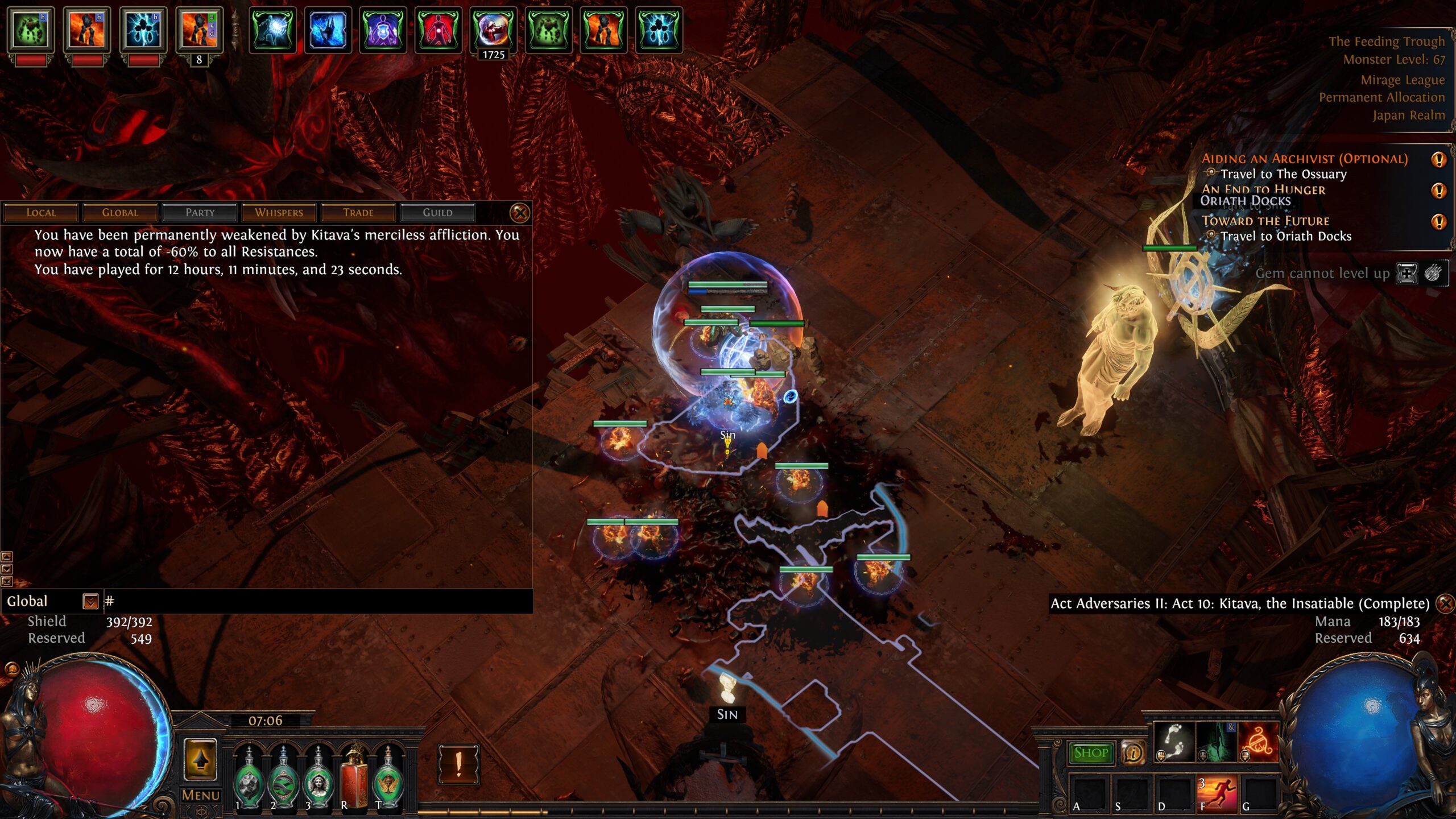Image resolution: width=1456 pixels, height=819 pixels.
Task: Open the Whispers chat tab
Action: coord(279,213)
